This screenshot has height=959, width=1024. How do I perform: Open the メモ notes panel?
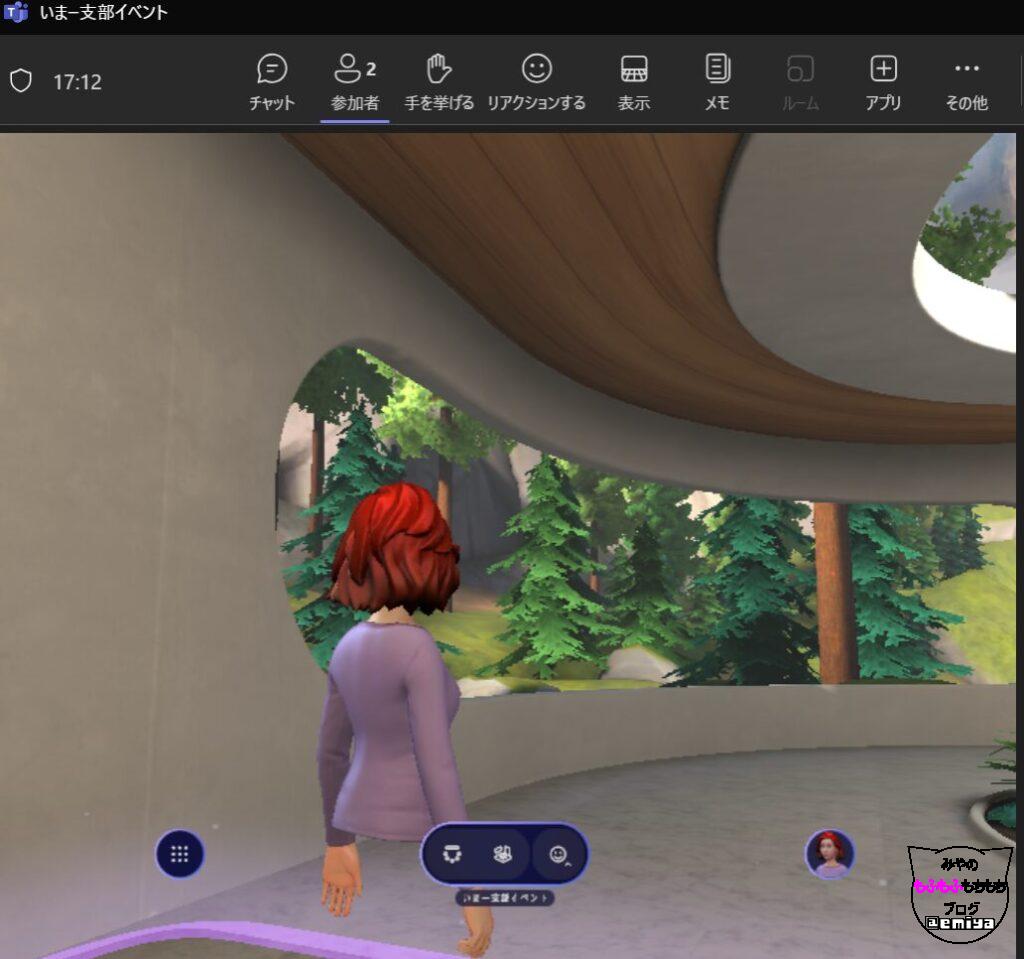[717, 82]
